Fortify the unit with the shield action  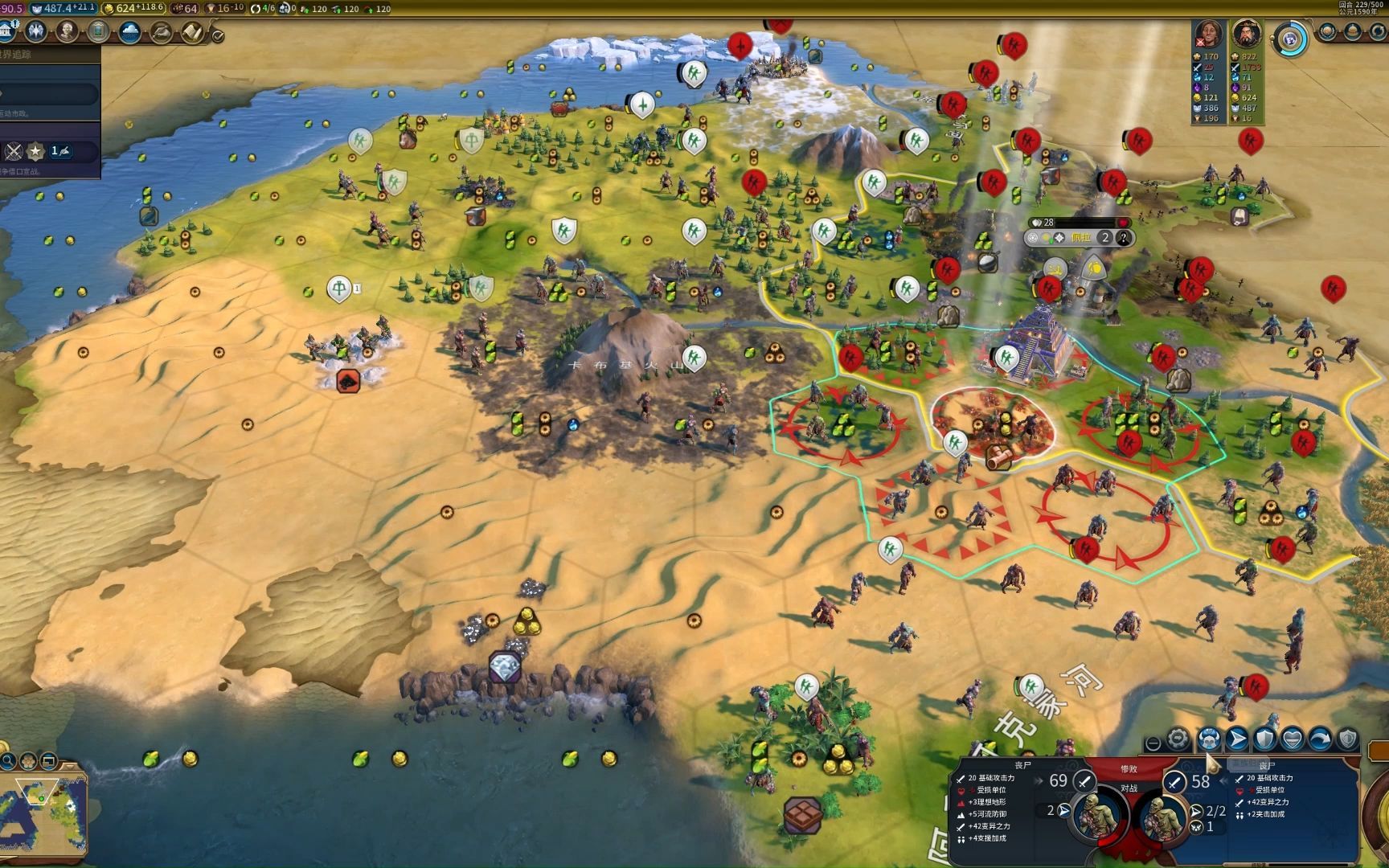point(1265,738)
